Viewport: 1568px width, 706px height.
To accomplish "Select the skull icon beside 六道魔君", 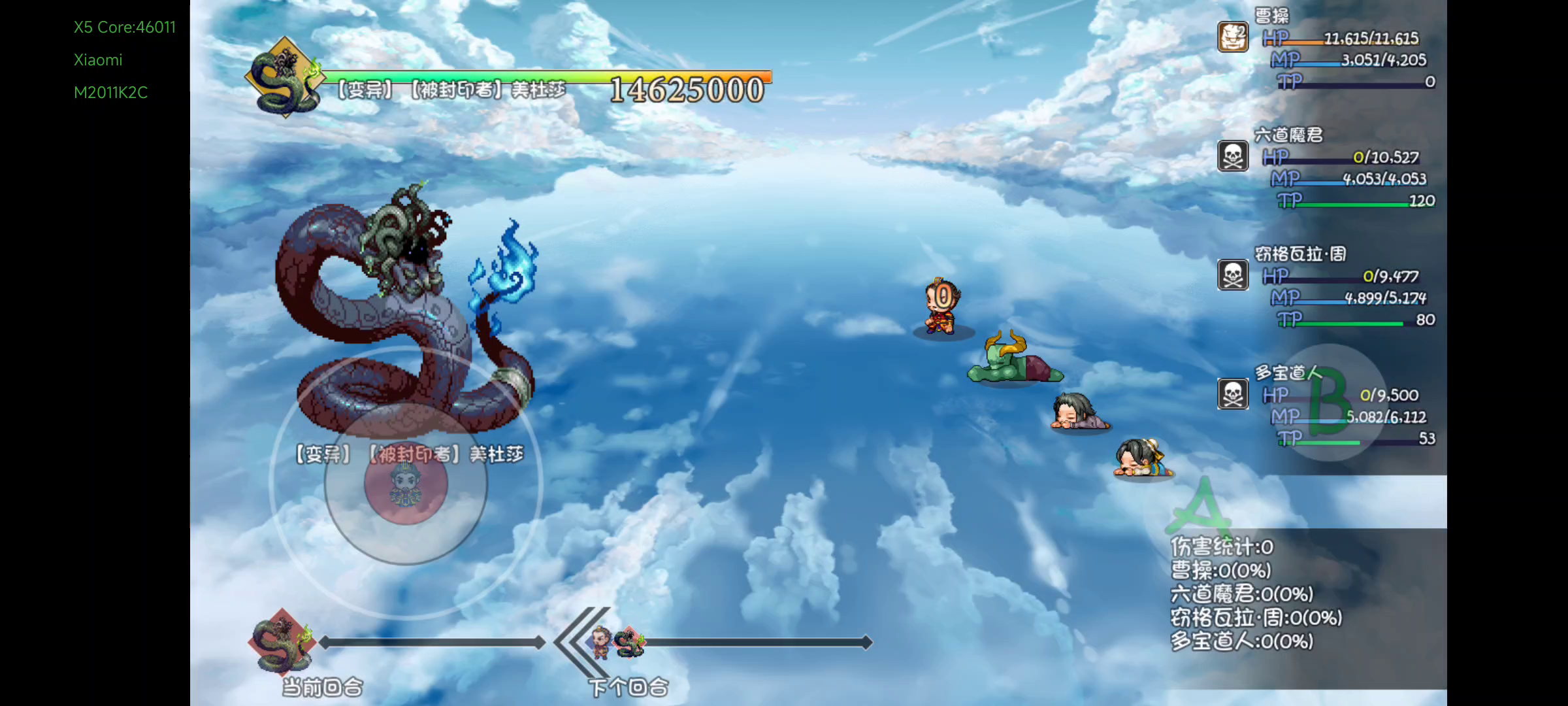I will tap(1233, 156).
